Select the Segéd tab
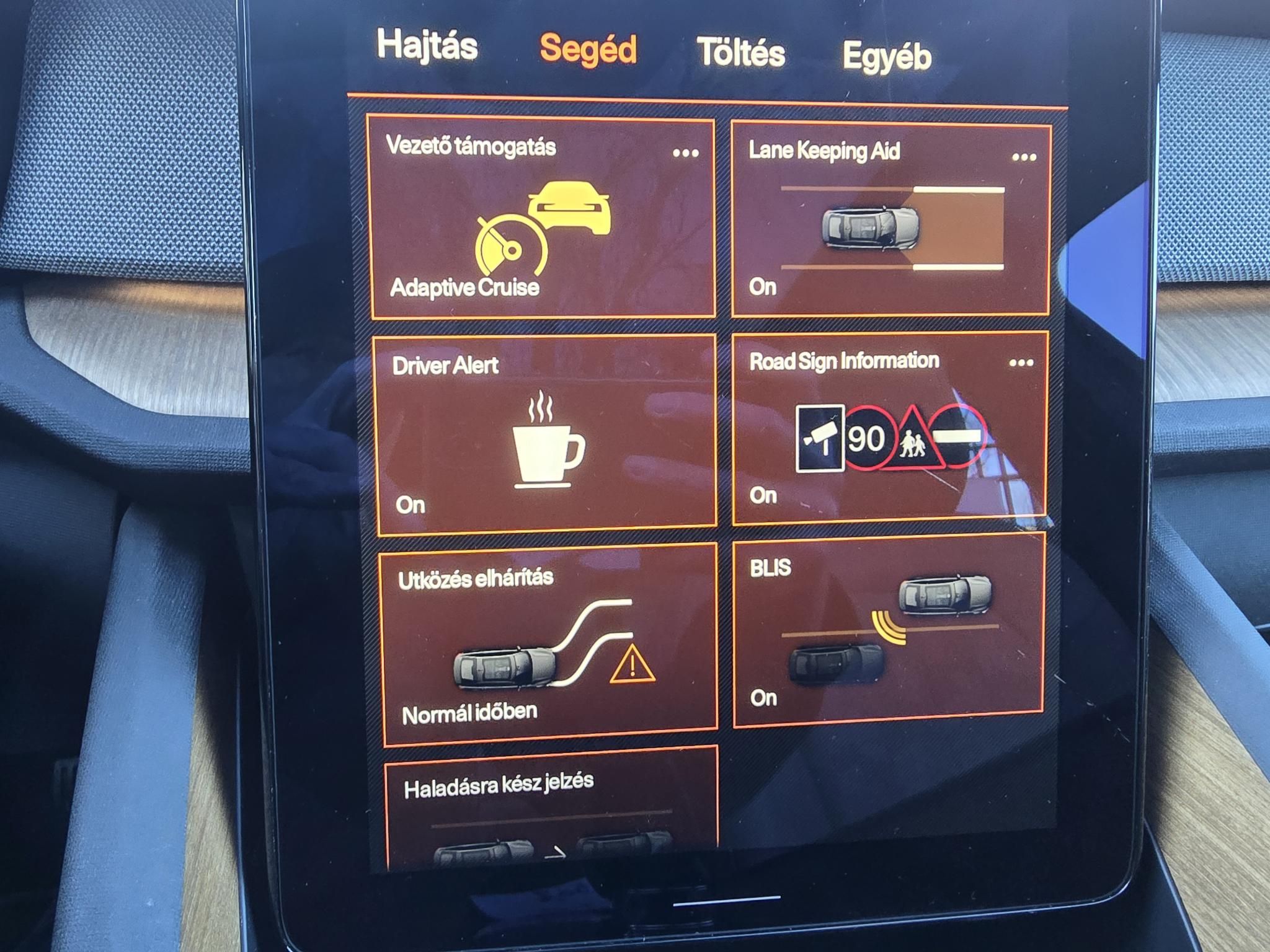1270x952 pixels. point(588,50)
